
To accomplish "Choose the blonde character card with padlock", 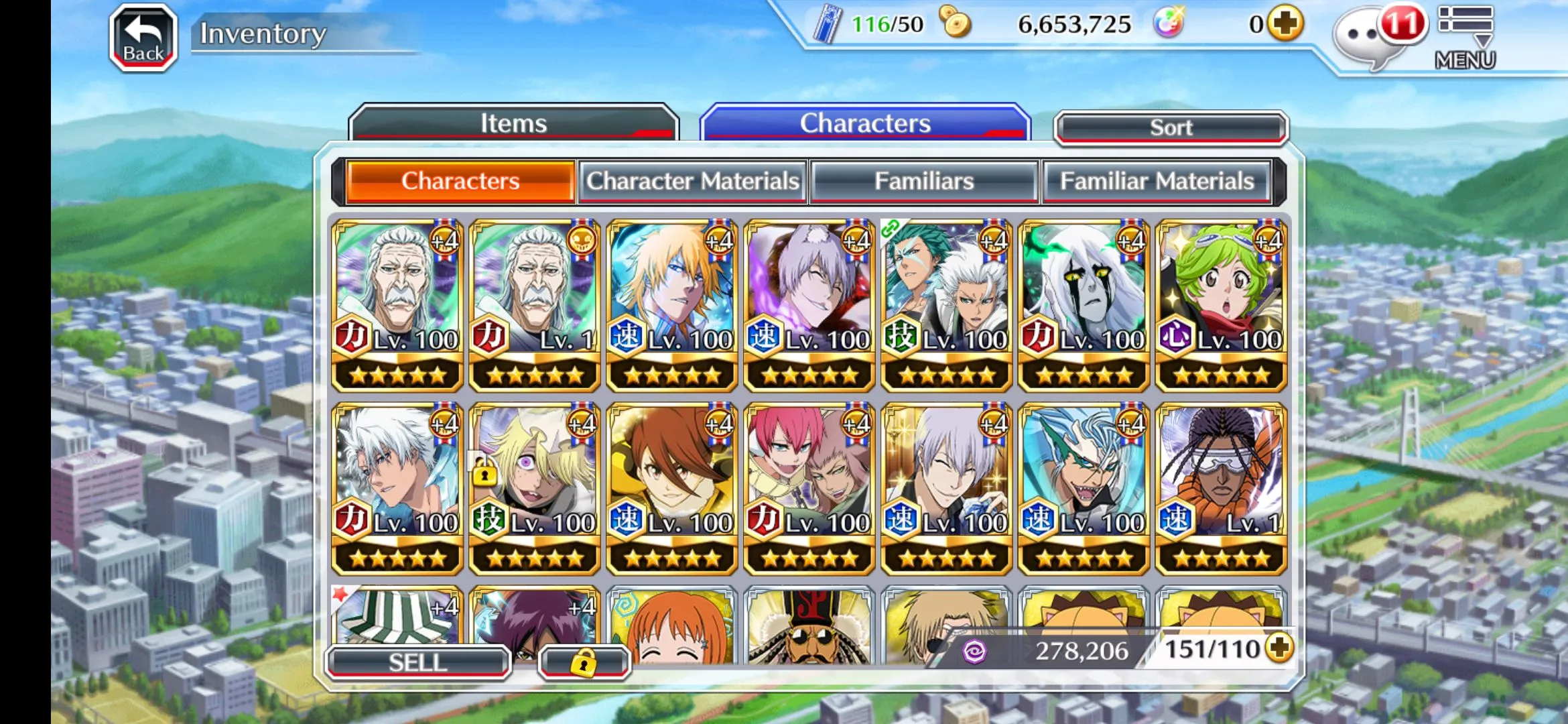I will (x=535, y=488).
